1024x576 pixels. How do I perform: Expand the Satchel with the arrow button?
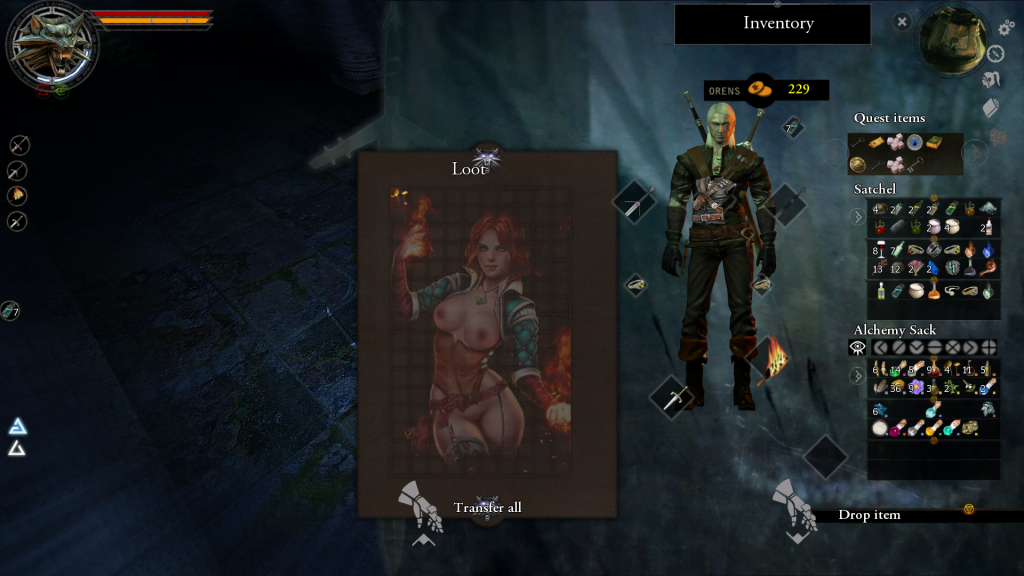click(857, 216)
